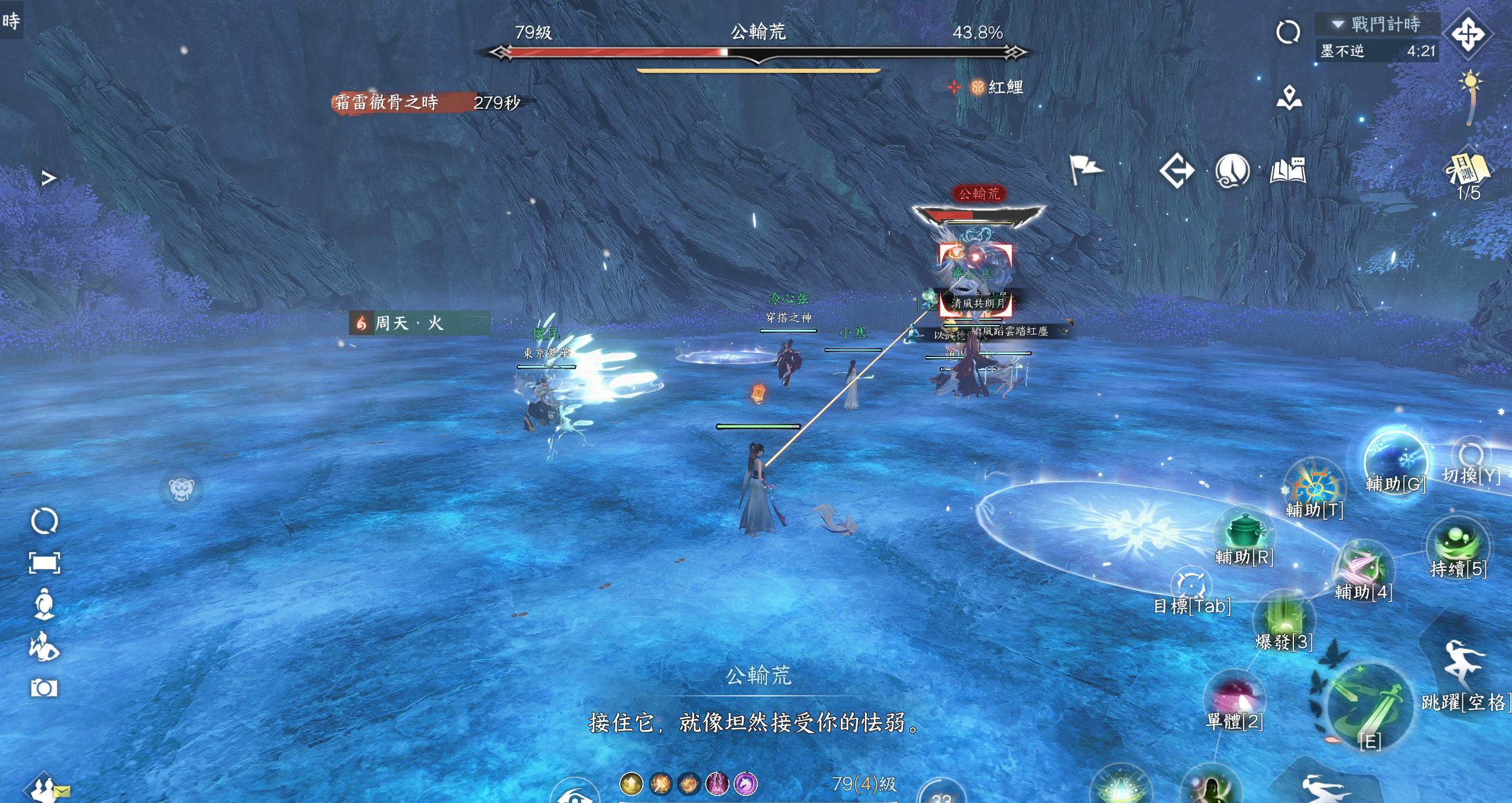Use the 輔助[R] cauldron skill
The width and height of the screenshot is (1512, 803).
tap(1244, 531)
